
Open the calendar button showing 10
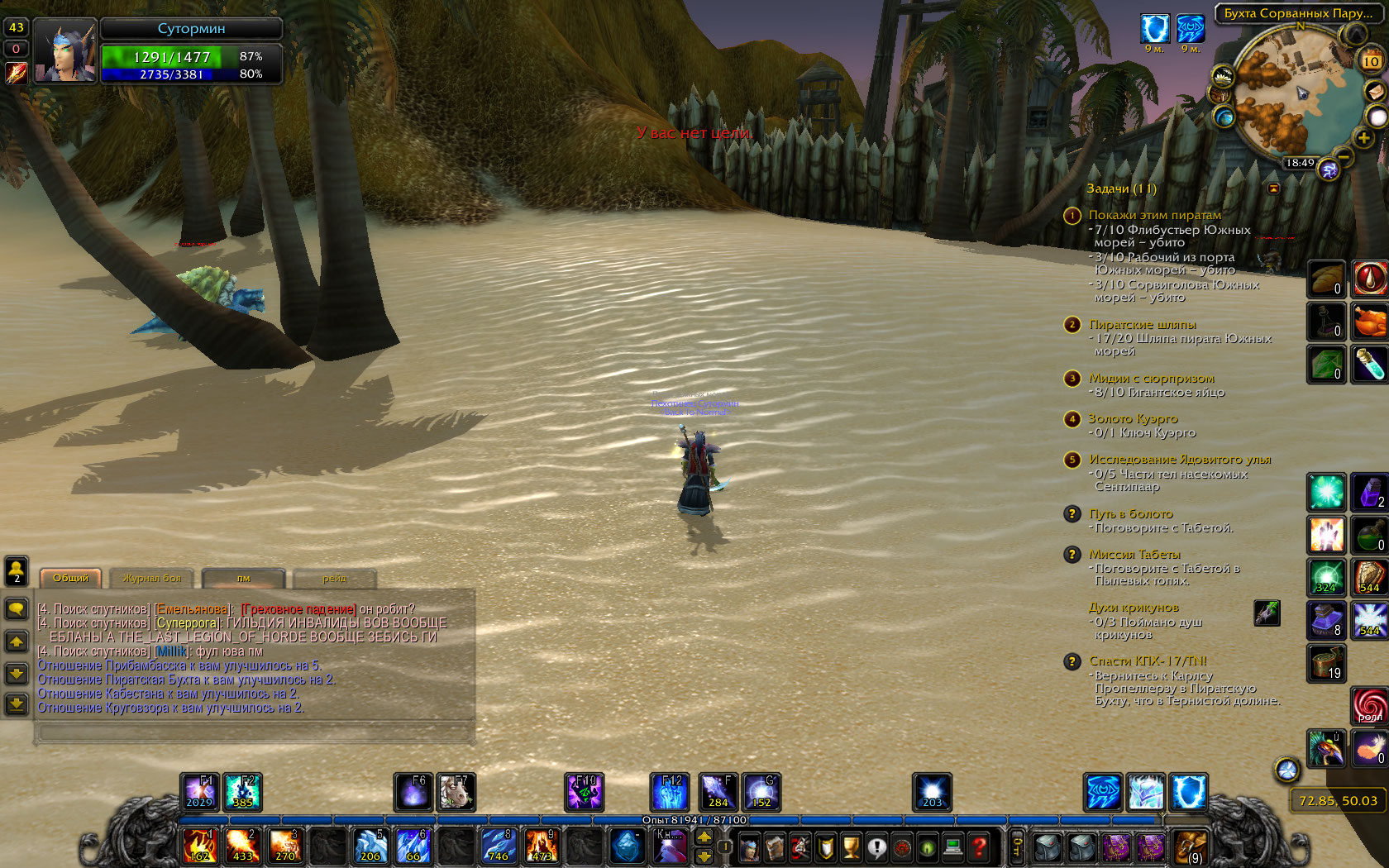point(1371,61)
